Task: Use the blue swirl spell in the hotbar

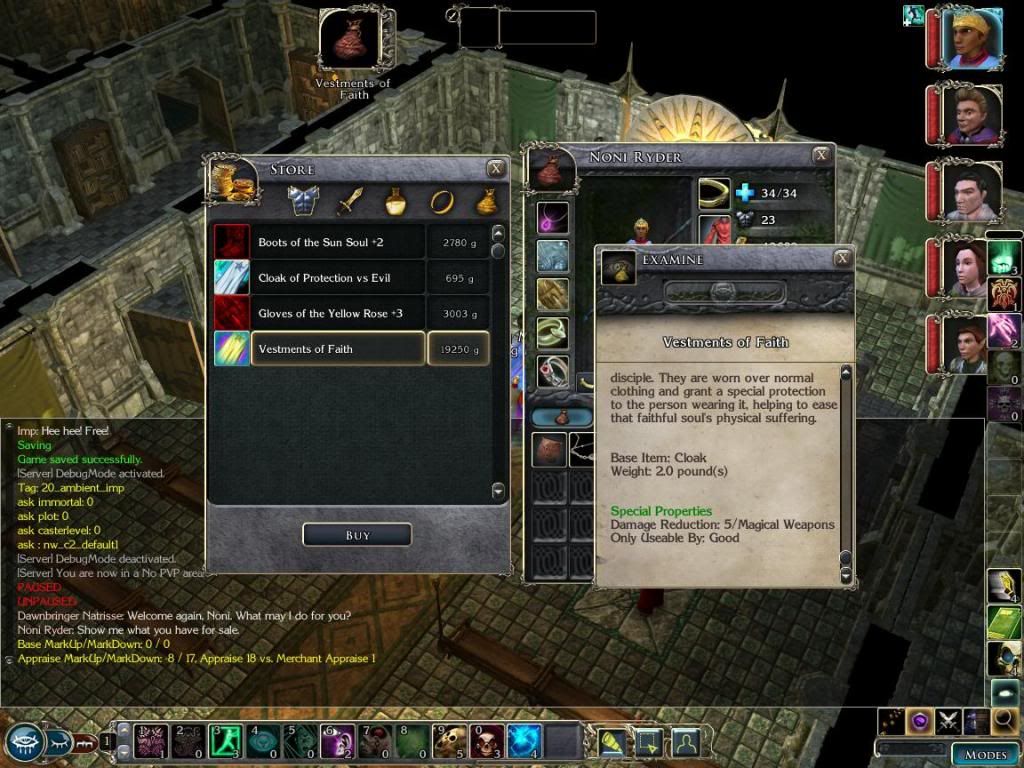Action: tap(526, 742)
